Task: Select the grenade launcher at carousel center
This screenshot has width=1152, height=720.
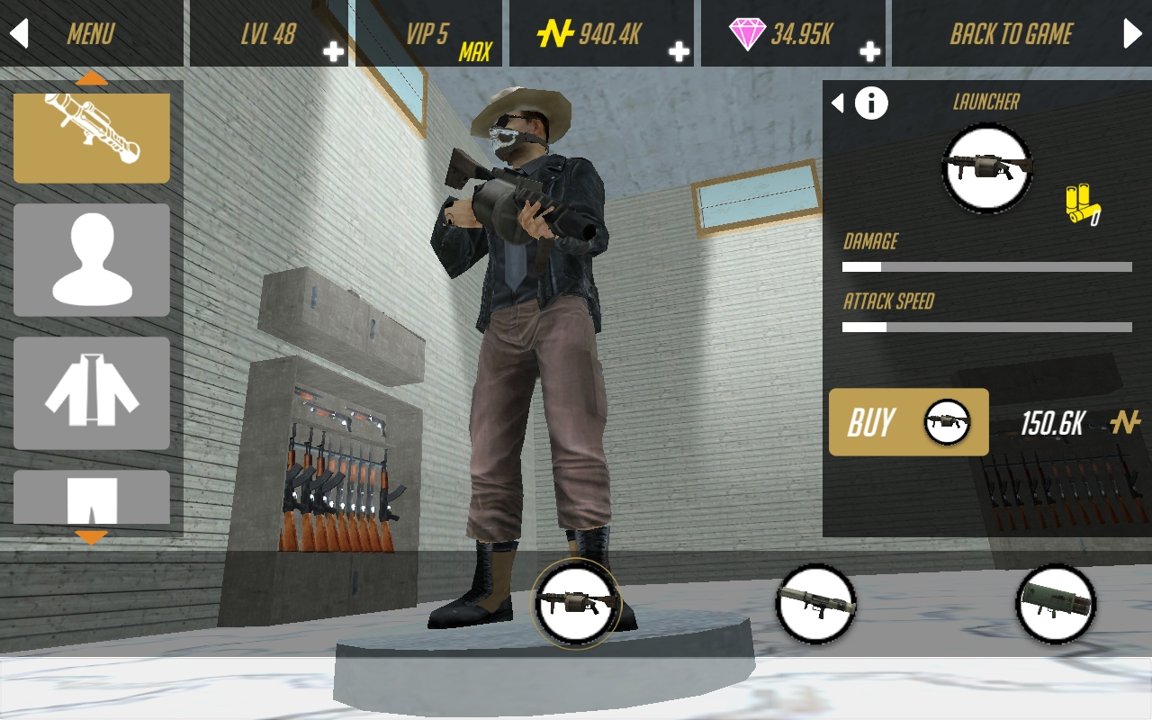Action: tap(577, 602)
